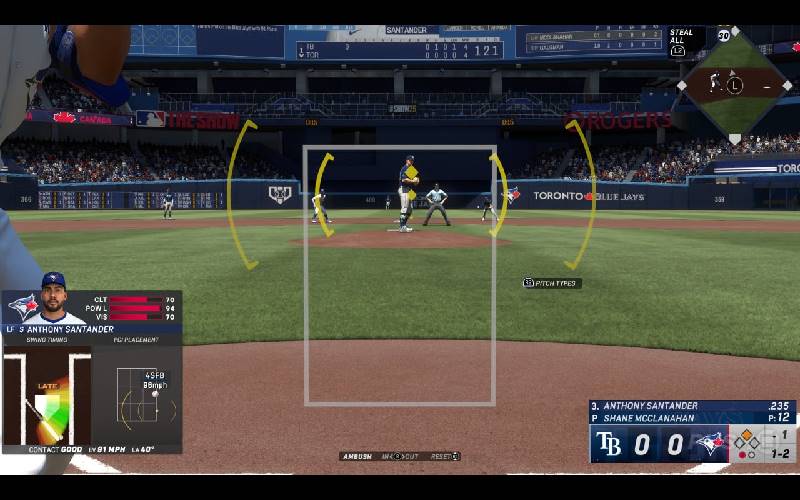Viewport: 800px width, 500px height.
Task: Select the bases-occupied diamond indicator on scoreboard
Action: pyautogui.click(x=747, y=437)
